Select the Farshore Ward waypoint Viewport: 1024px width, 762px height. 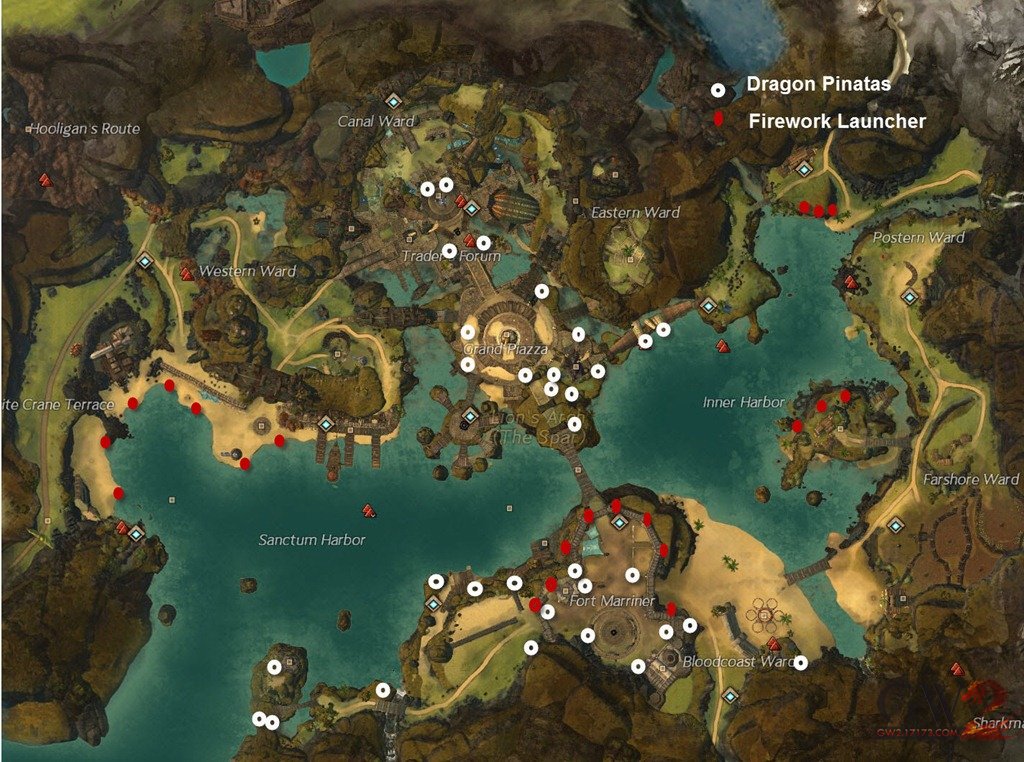(895, 524)
